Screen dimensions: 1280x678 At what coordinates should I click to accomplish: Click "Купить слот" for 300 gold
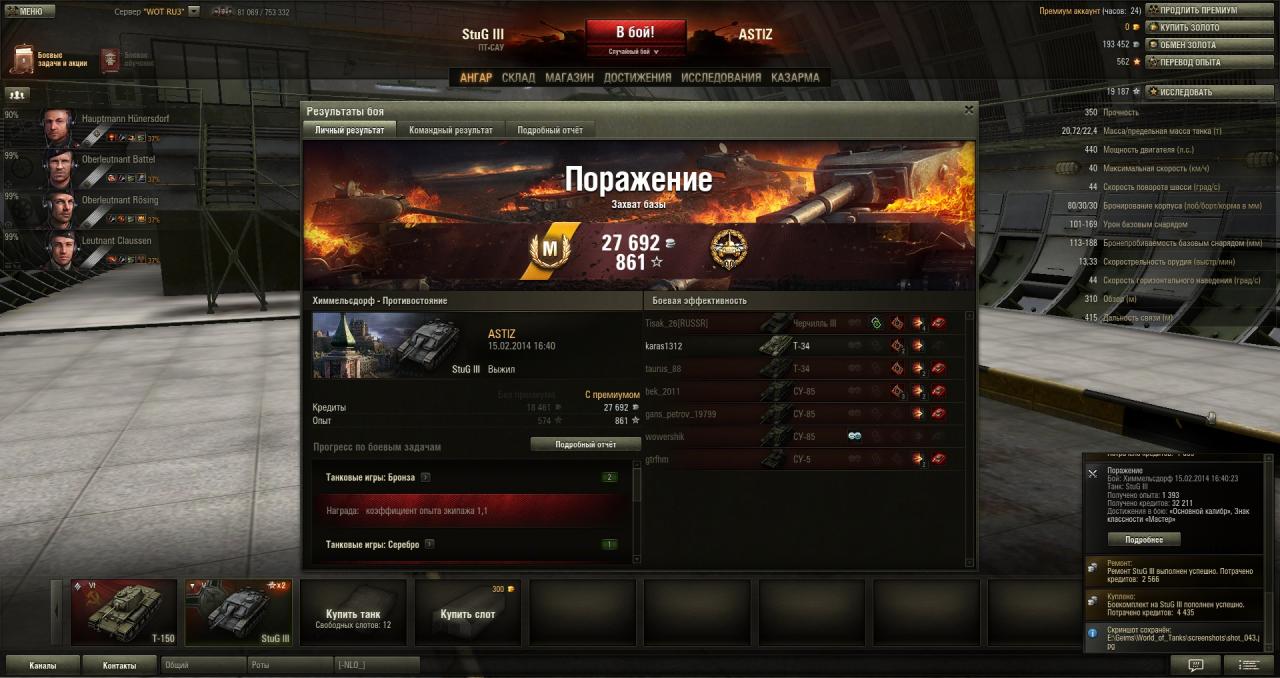pos(468,613)
